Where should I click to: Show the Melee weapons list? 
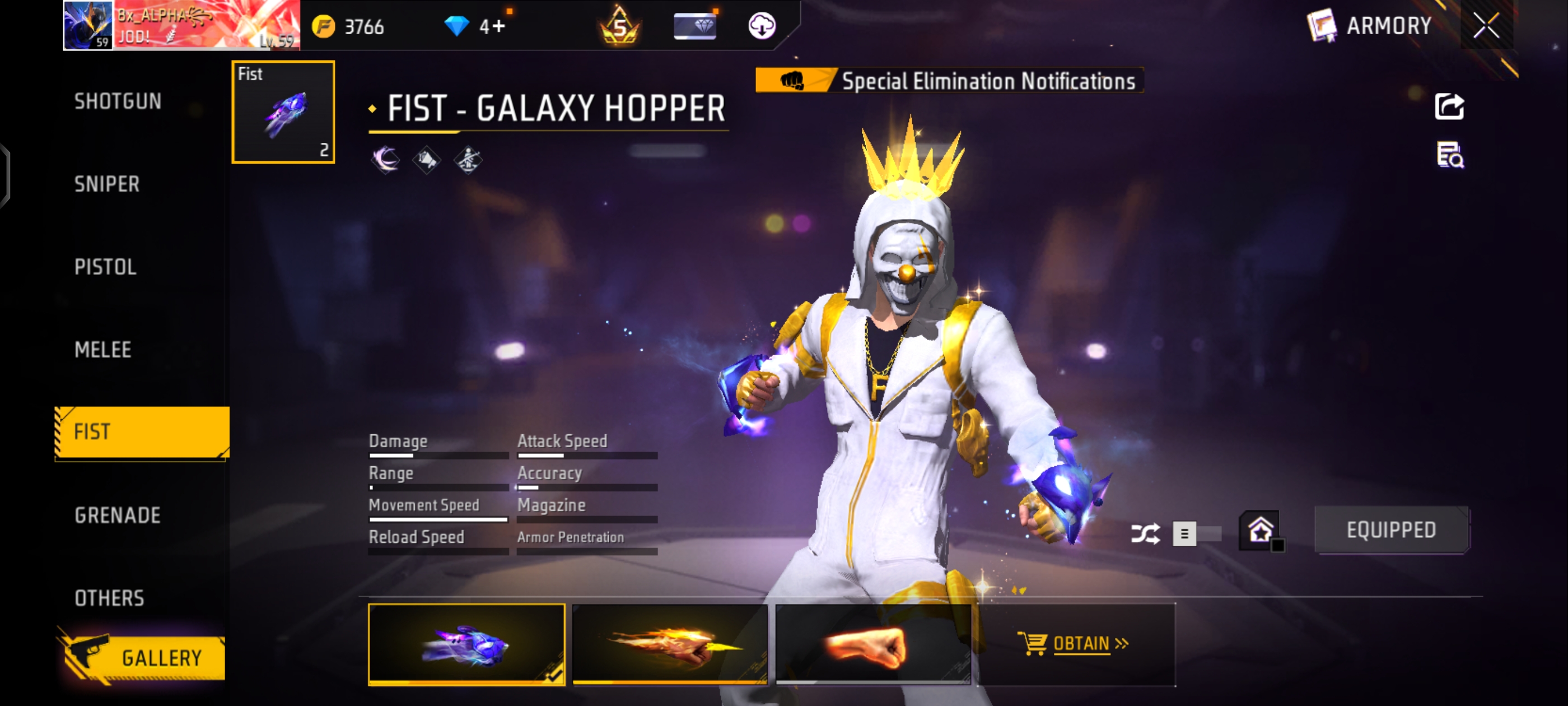103,350
